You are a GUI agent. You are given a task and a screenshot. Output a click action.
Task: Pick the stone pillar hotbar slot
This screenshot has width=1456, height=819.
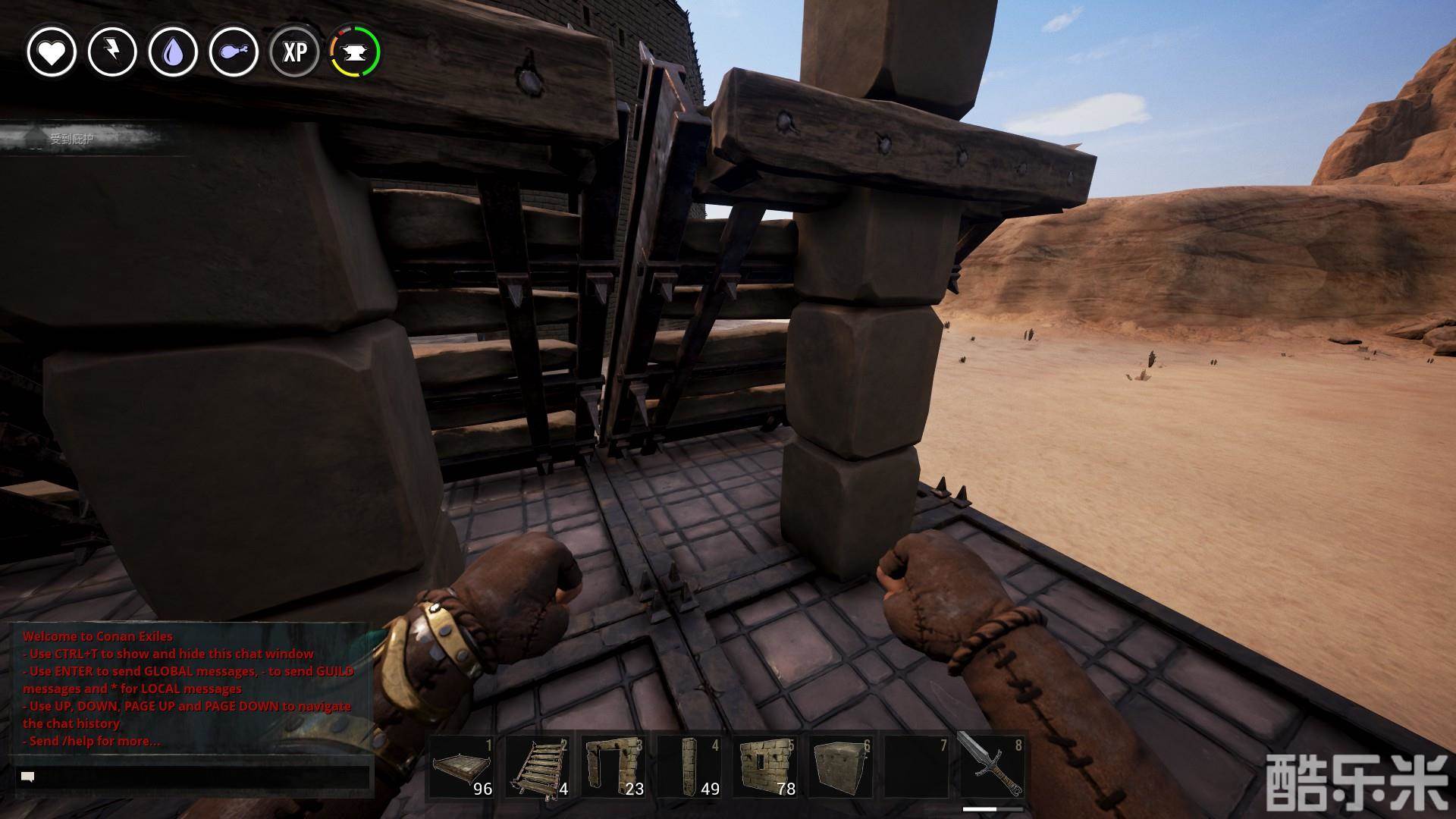tap(689, 766)
